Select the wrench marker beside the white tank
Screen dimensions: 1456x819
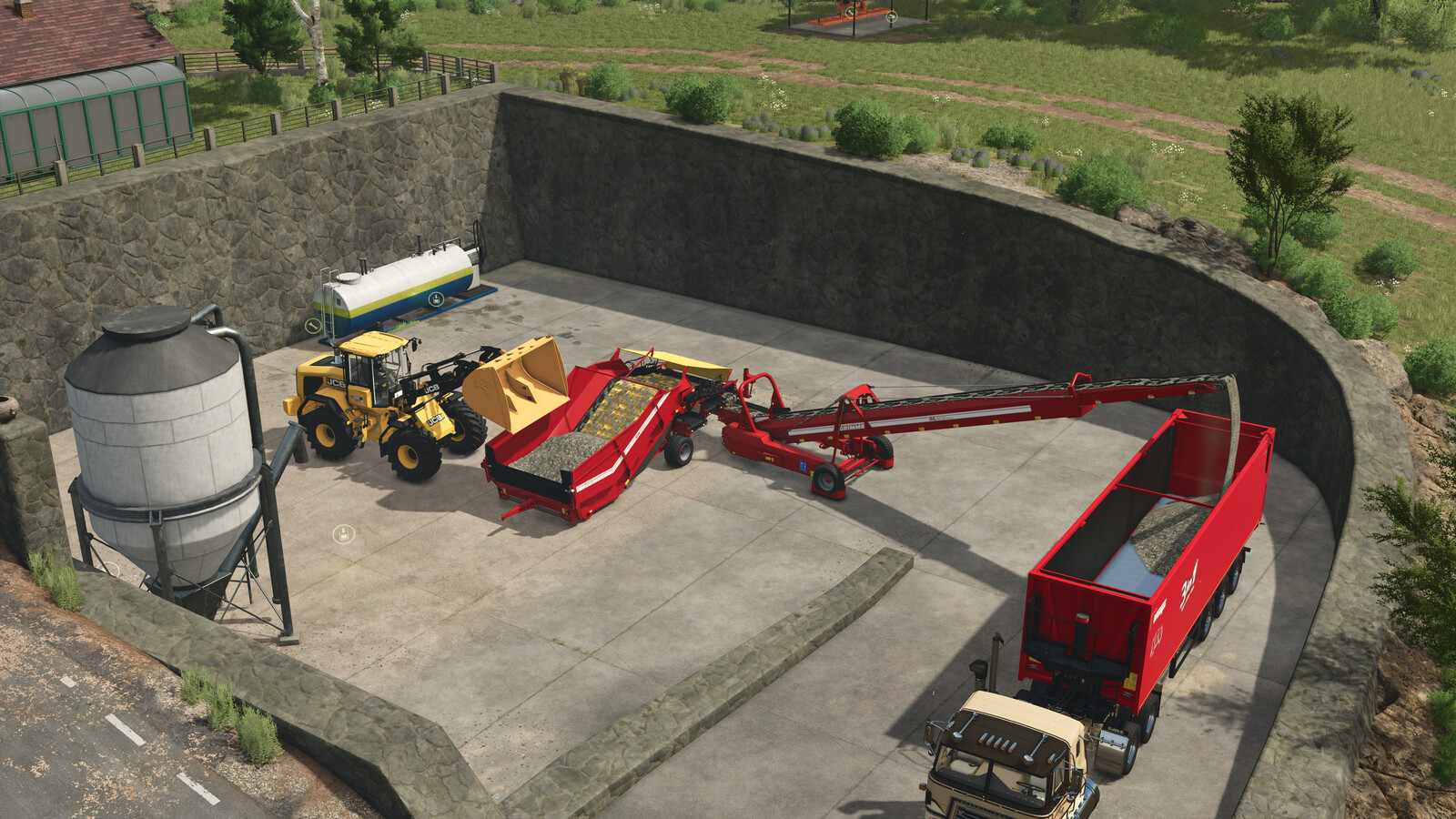313,325
